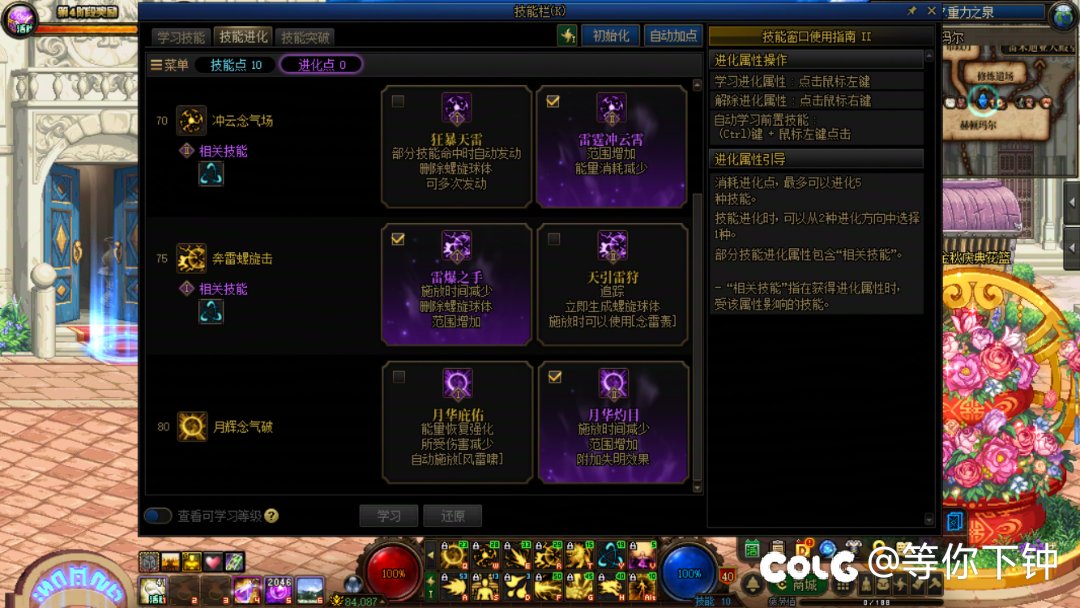Toggle the 查看可学习等级 switch
The image size is (1080, 608).
coord(158,516)
